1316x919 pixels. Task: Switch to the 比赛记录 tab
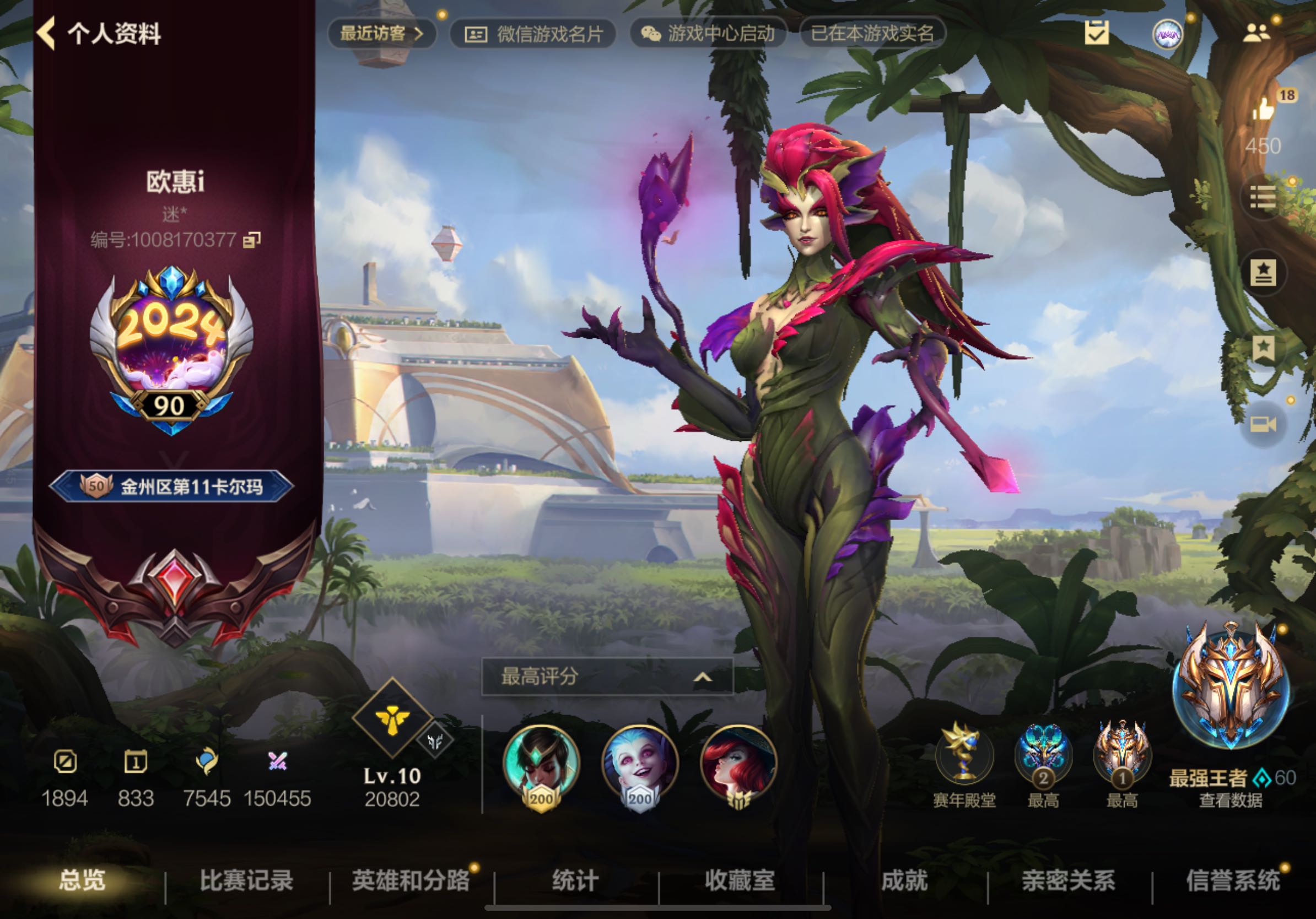tap(246, 880)
